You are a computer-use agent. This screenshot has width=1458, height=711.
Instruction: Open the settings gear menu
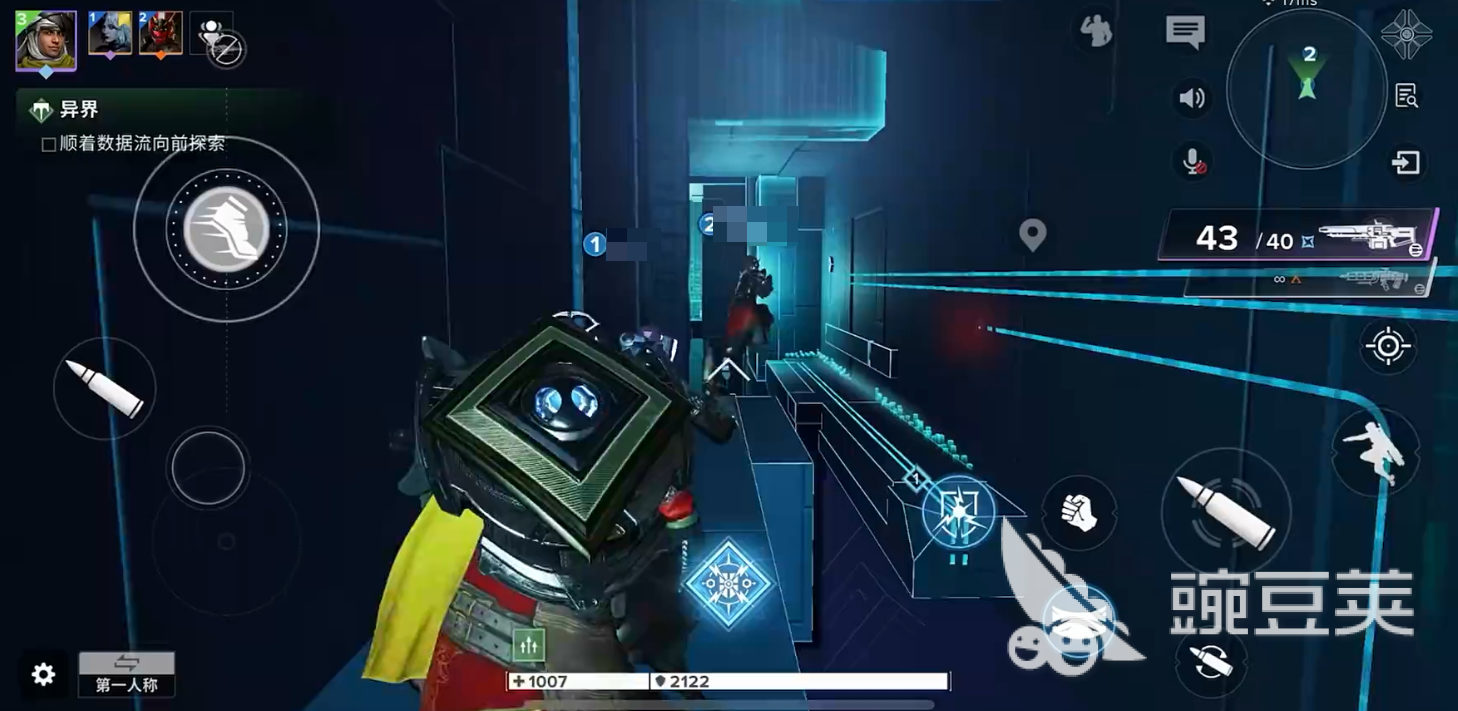pos(43,674)
